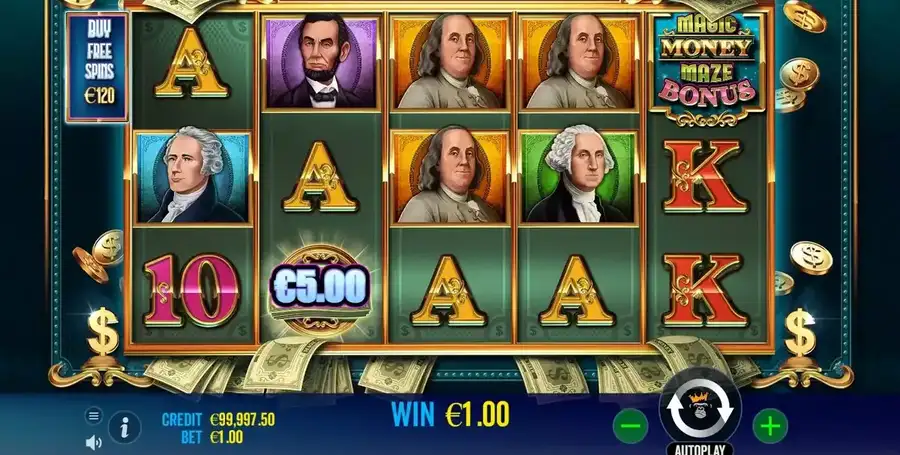
Task: Show the game info paytable
Action: (124, 428)
